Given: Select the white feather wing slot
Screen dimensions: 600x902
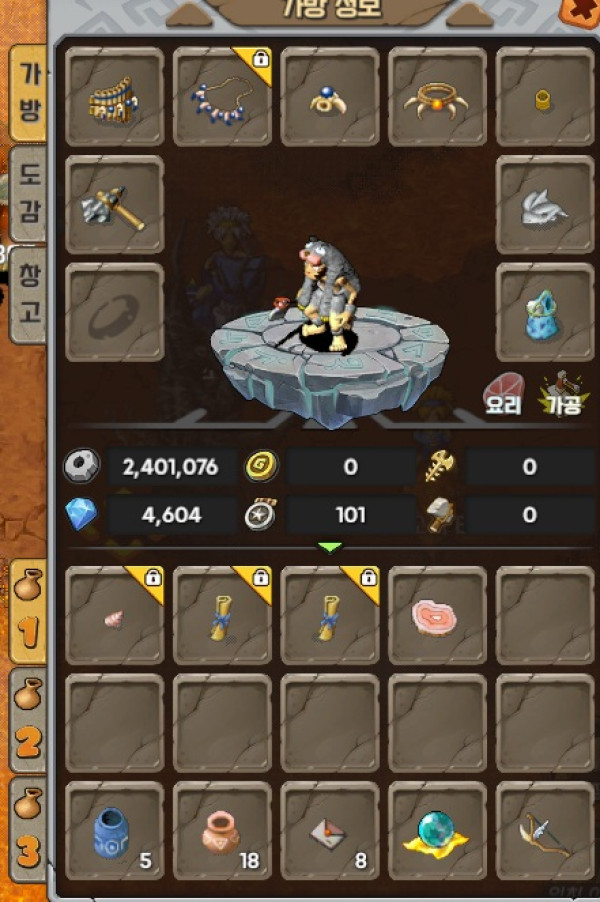Looking at the screenshot, I should coord(545,204).
